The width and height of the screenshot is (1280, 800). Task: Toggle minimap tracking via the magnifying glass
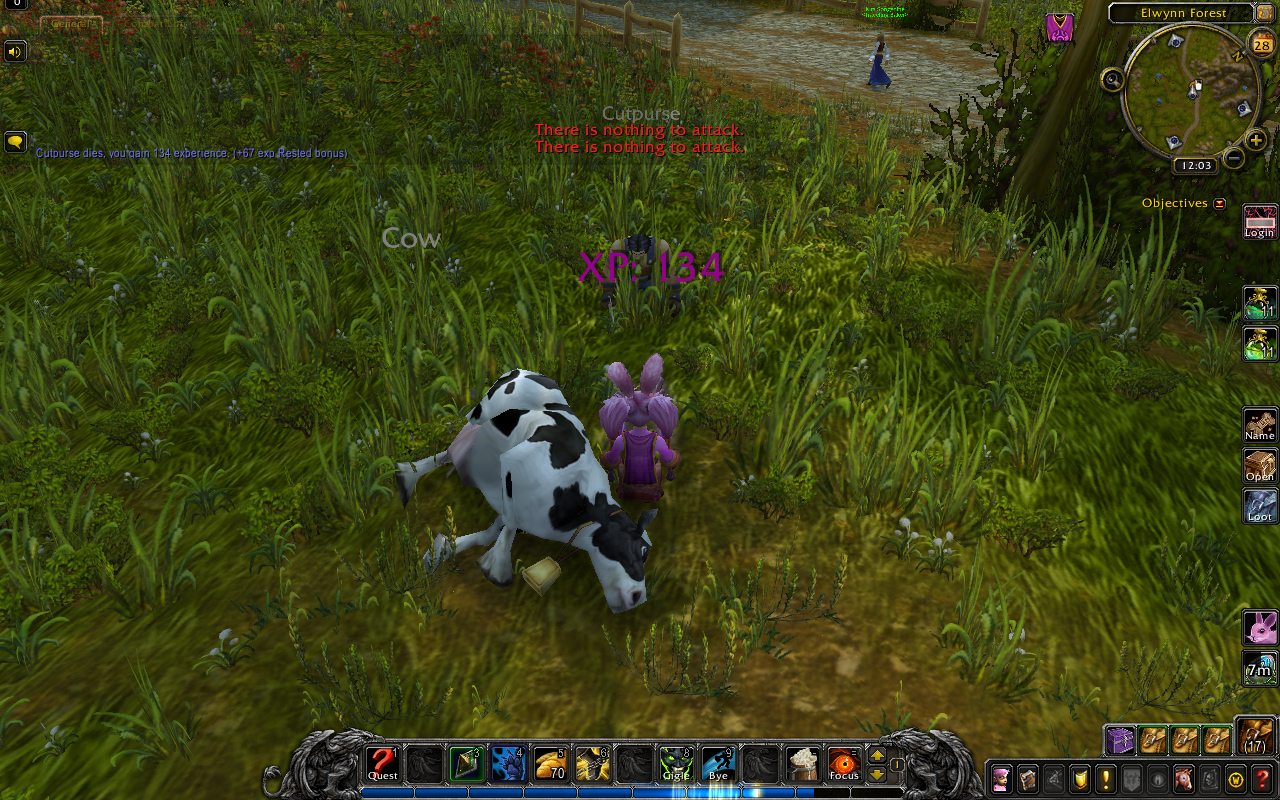[1113, 79]
